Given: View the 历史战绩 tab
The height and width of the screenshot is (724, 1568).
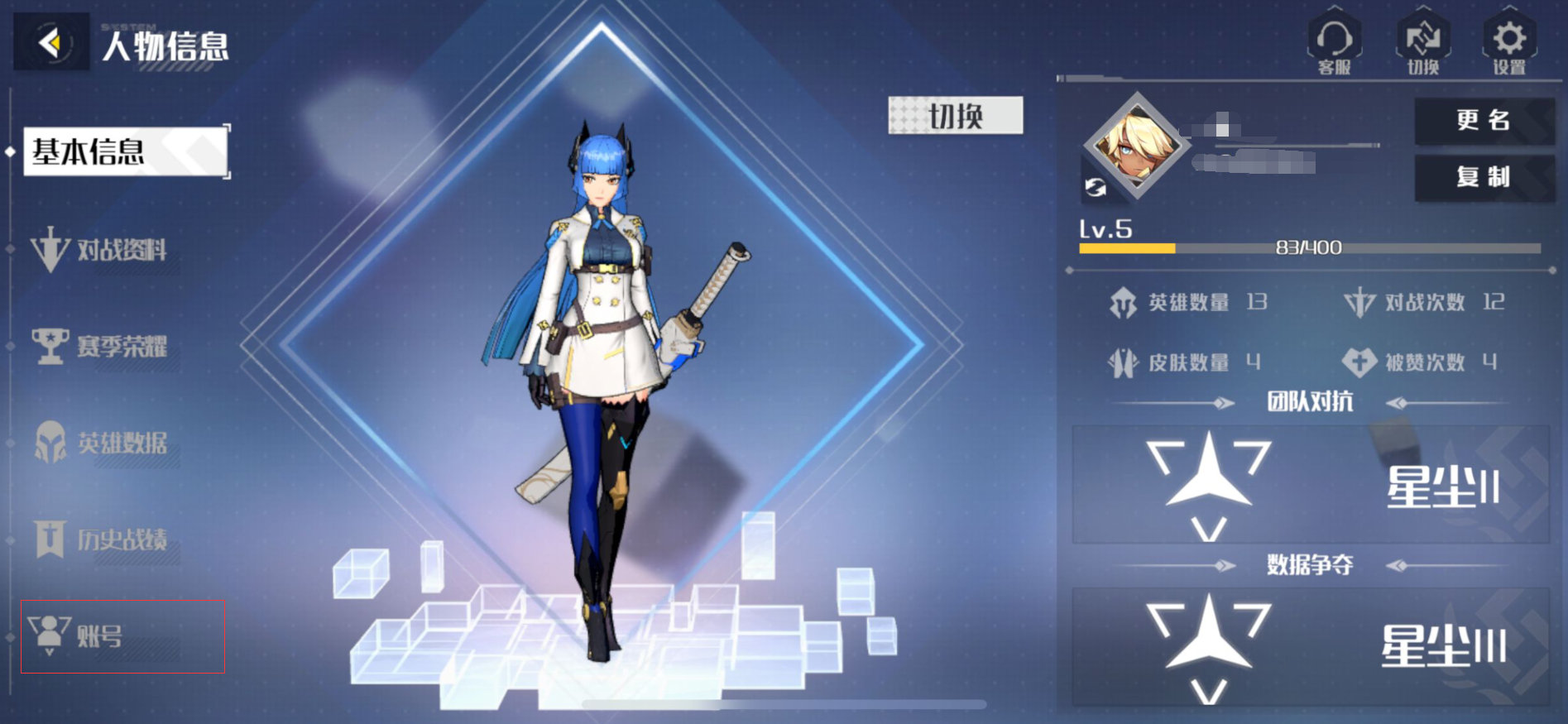Looking at the screenshot, I should pos(101,539).
